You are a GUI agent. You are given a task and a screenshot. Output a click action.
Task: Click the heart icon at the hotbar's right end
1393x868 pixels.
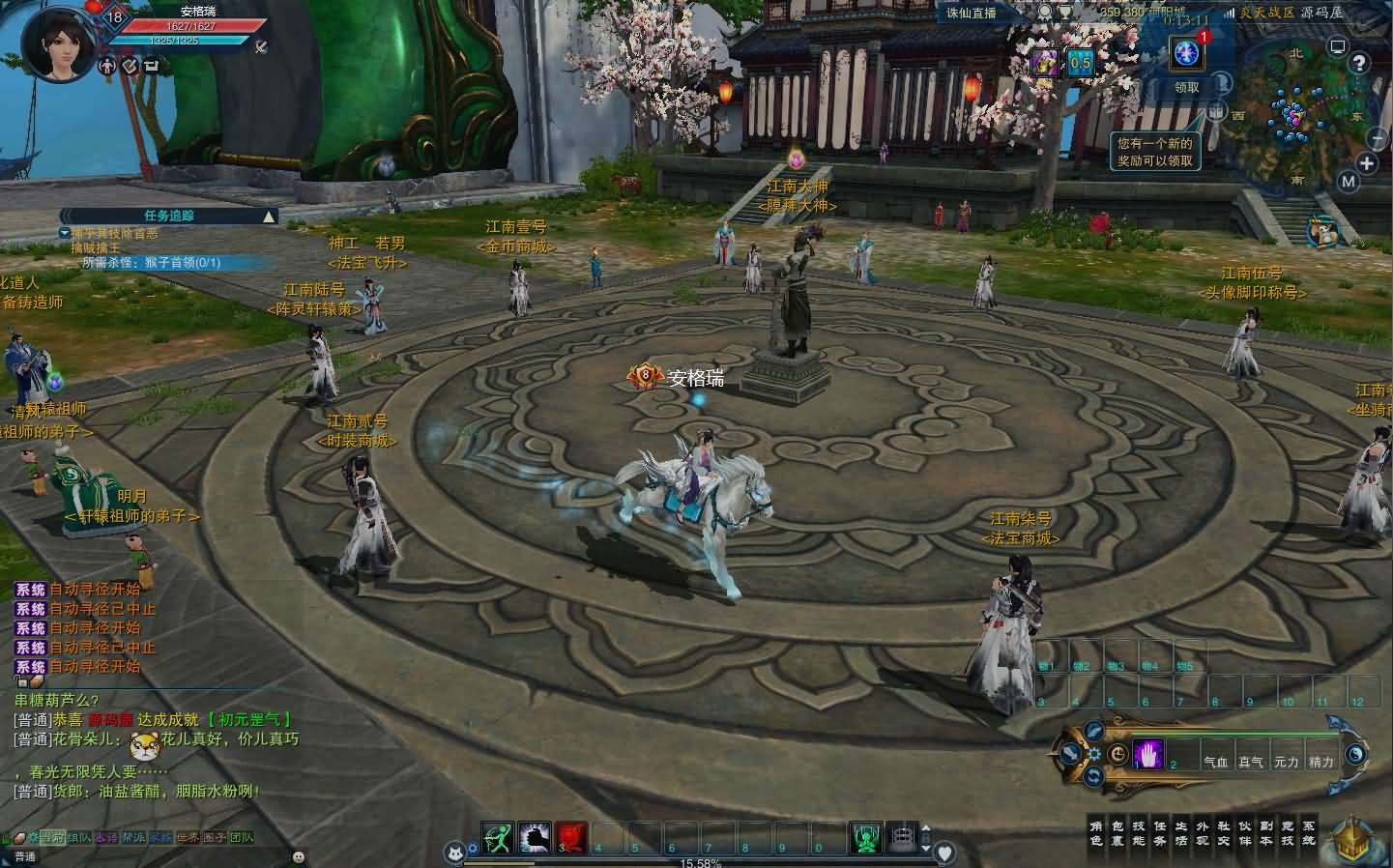(944, 851)
